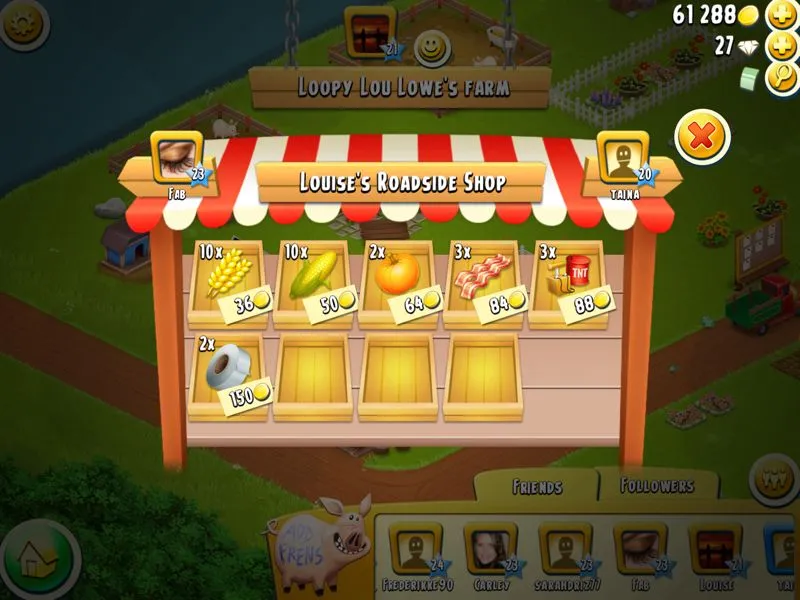
Task: Buy the 10x corn for 50 coins
Action: 313,281
